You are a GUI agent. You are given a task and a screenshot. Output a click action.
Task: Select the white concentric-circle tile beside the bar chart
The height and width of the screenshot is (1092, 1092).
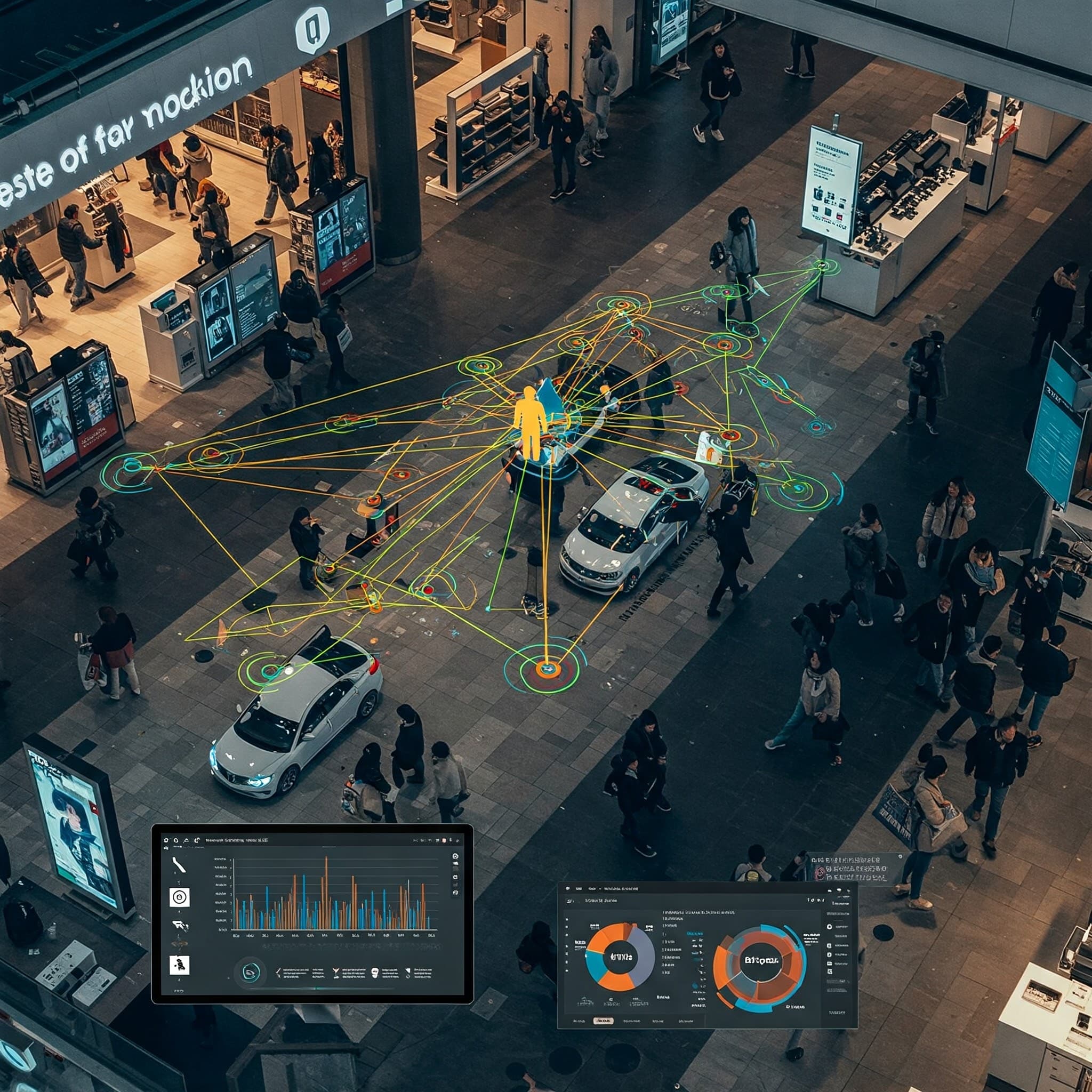[x=179, y=897]
